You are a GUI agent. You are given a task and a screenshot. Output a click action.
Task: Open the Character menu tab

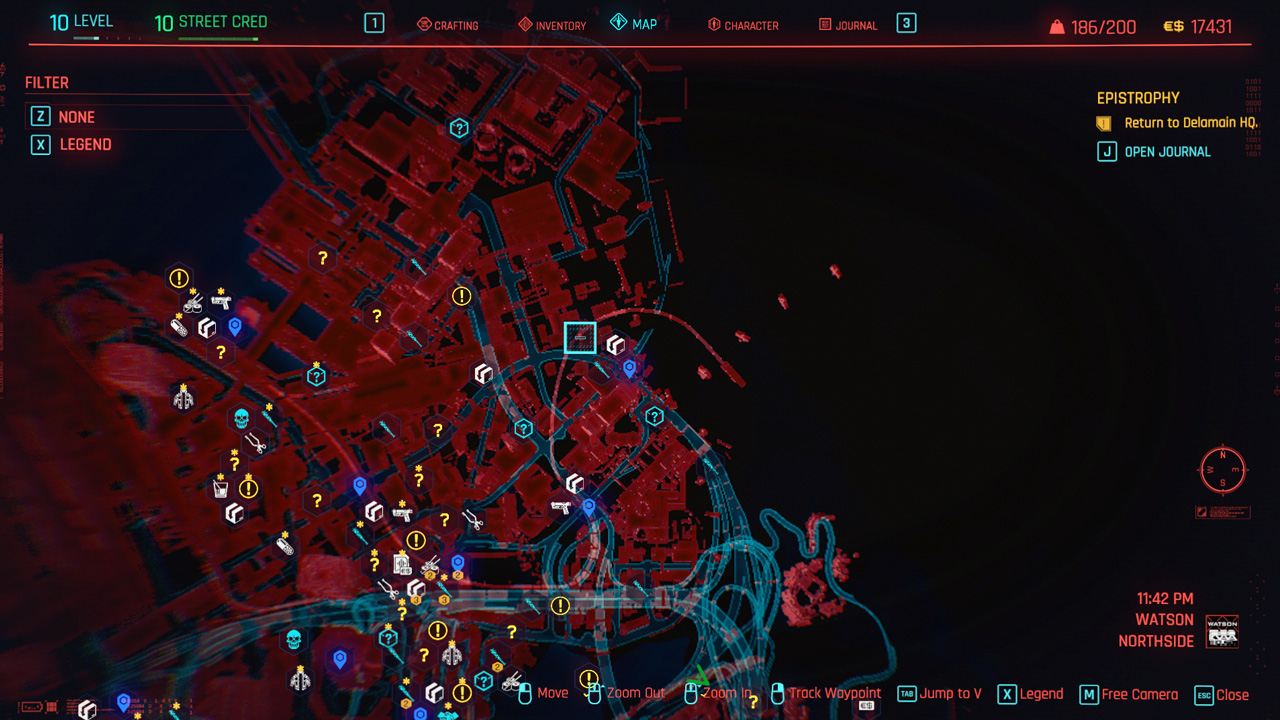coord(743,24)
